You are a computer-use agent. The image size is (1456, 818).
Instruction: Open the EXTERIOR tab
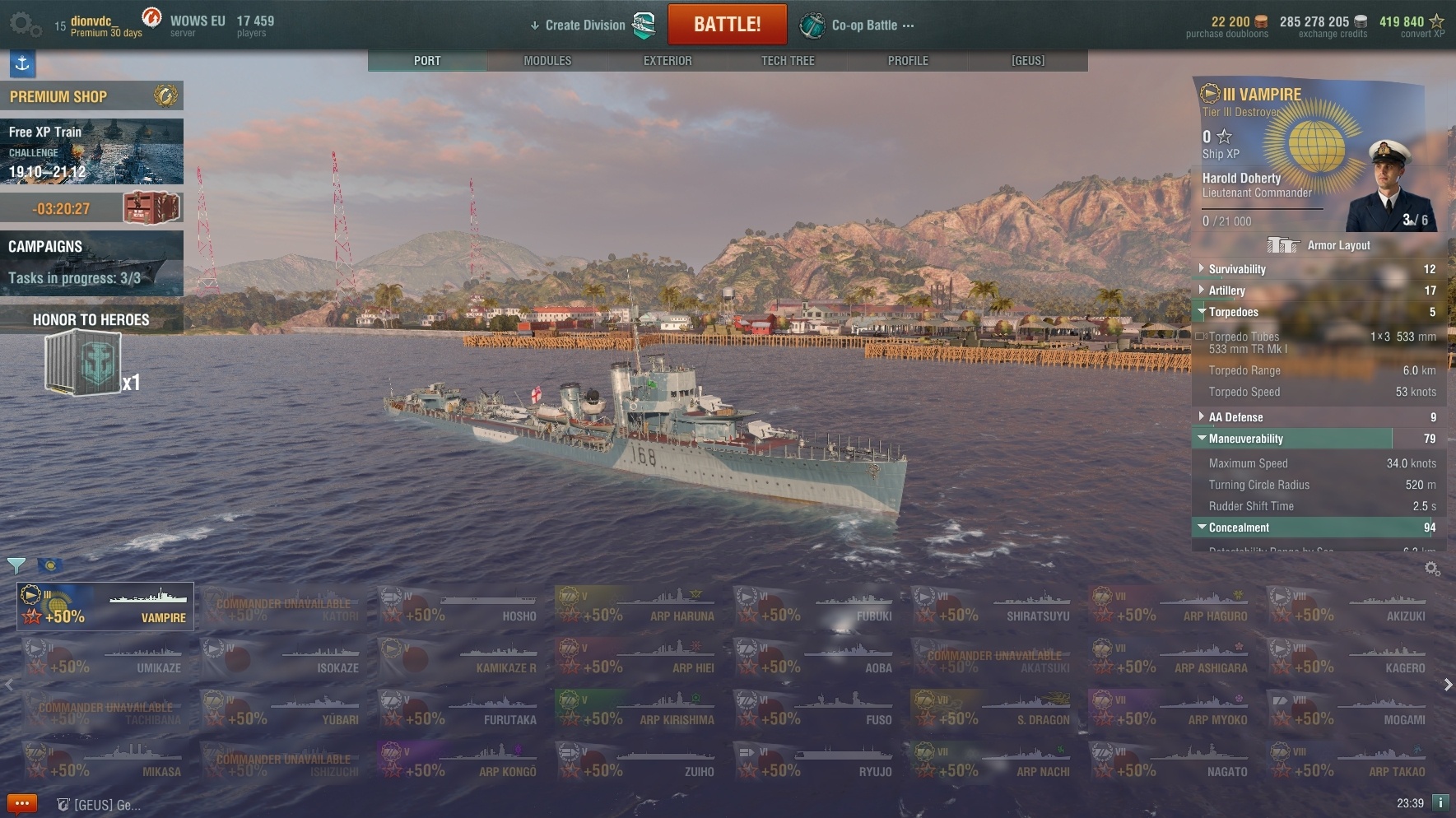click(x=668, y=61)
